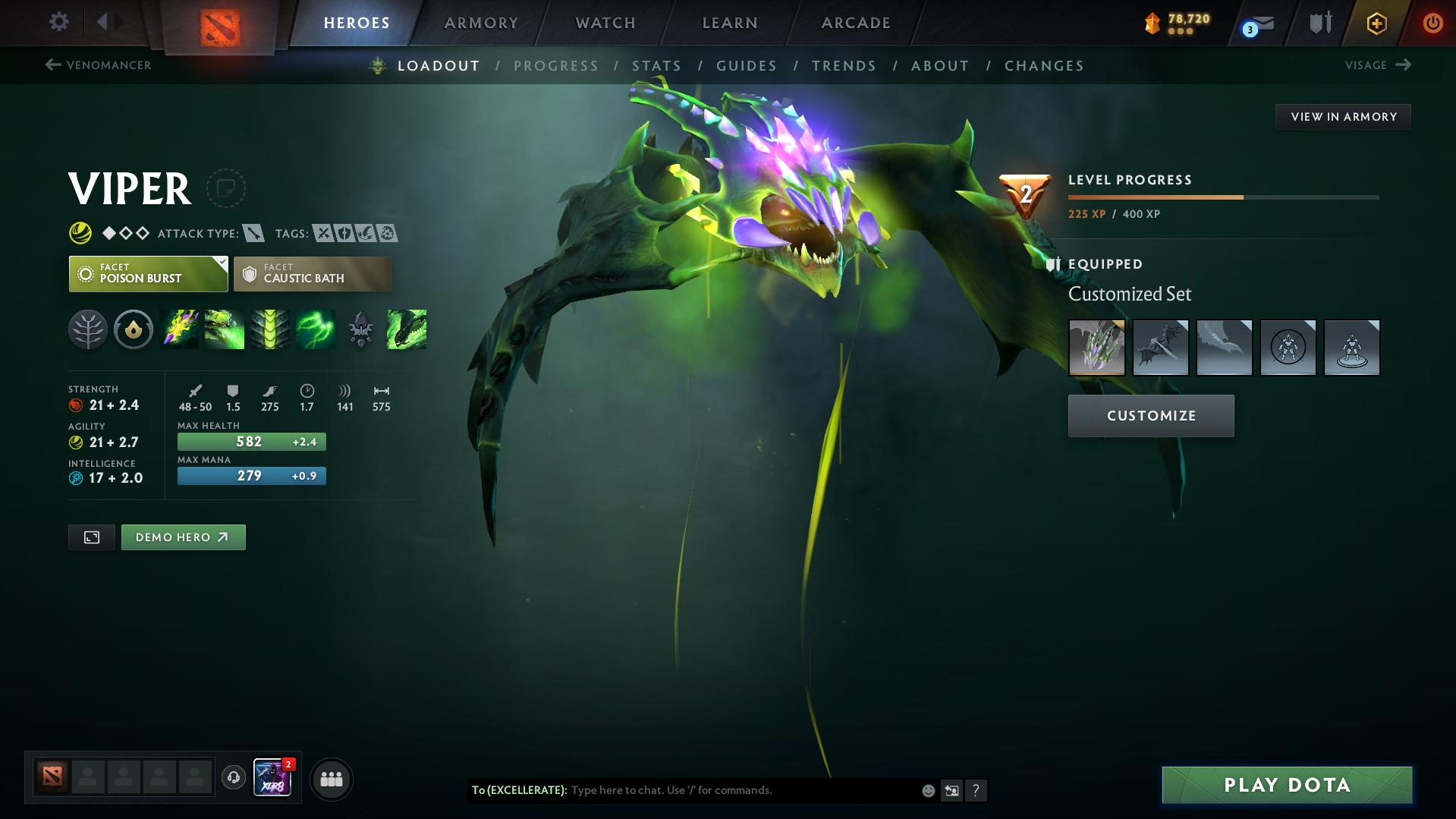Select the Poison Attack ability icon
Image resolution: width=1456 pixels, height=819 pixels.
179,329
